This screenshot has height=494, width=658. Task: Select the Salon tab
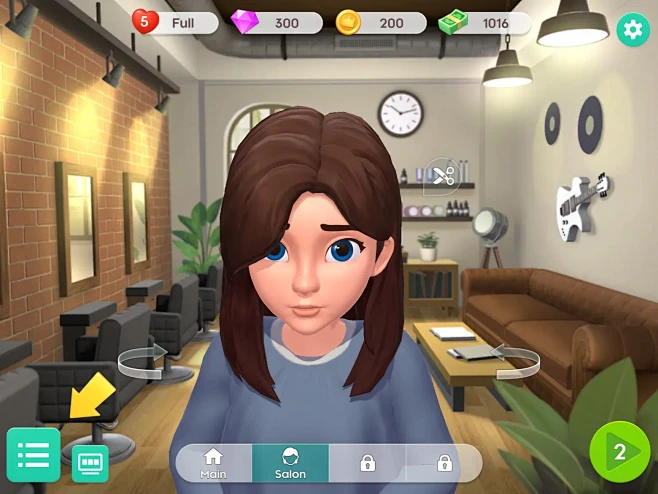[x=290, y=463]
